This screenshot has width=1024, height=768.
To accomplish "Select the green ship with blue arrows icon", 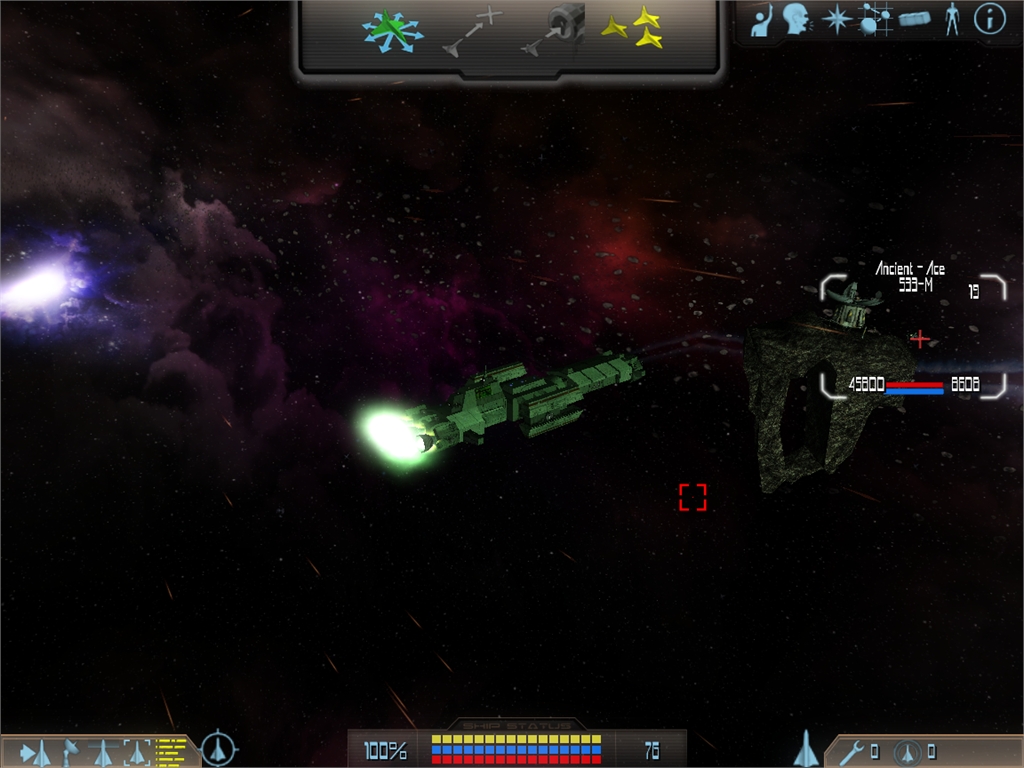I will 391,32.
